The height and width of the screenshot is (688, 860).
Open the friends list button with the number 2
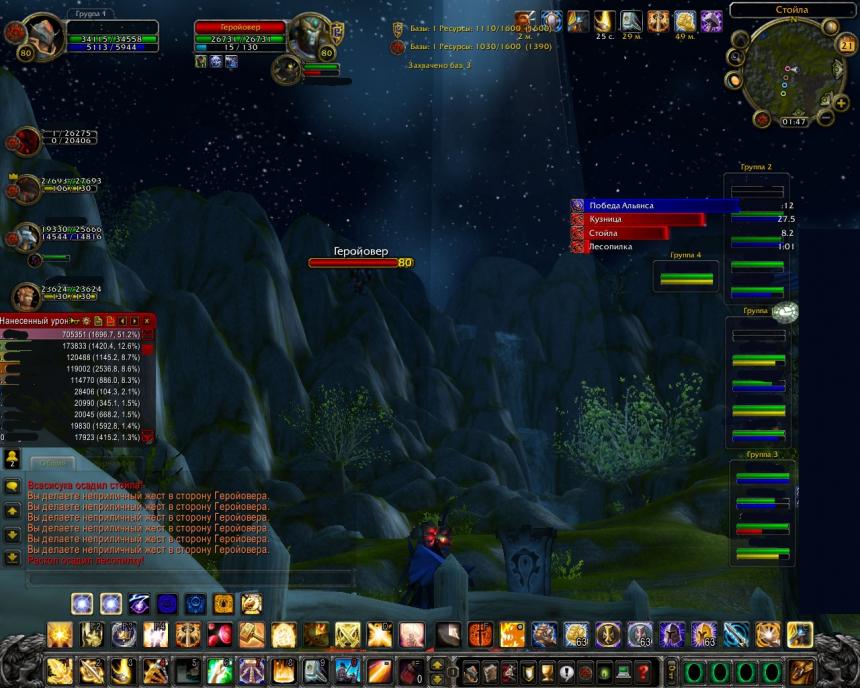[12, 457]
